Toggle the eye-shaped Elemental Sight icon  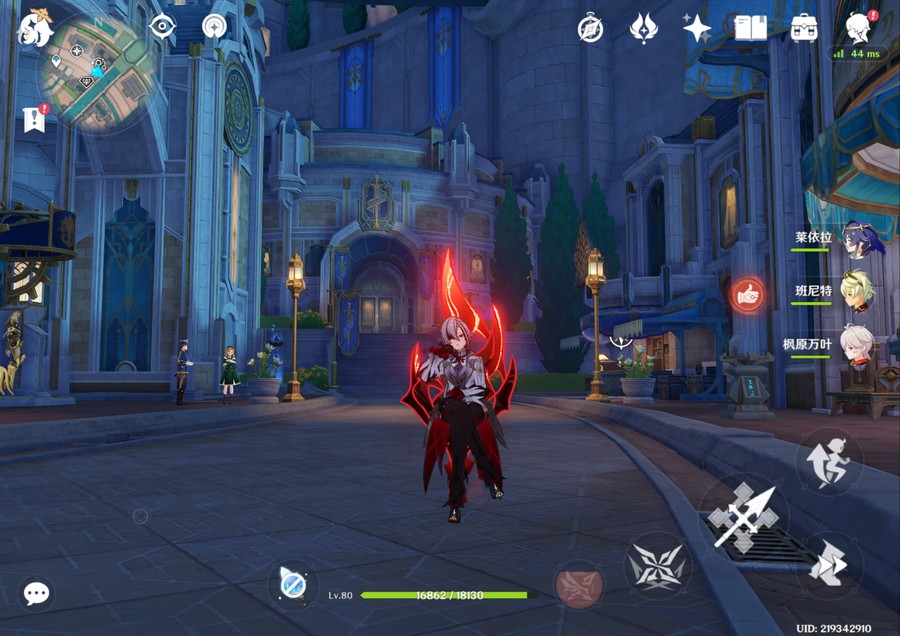coord(162,27)
